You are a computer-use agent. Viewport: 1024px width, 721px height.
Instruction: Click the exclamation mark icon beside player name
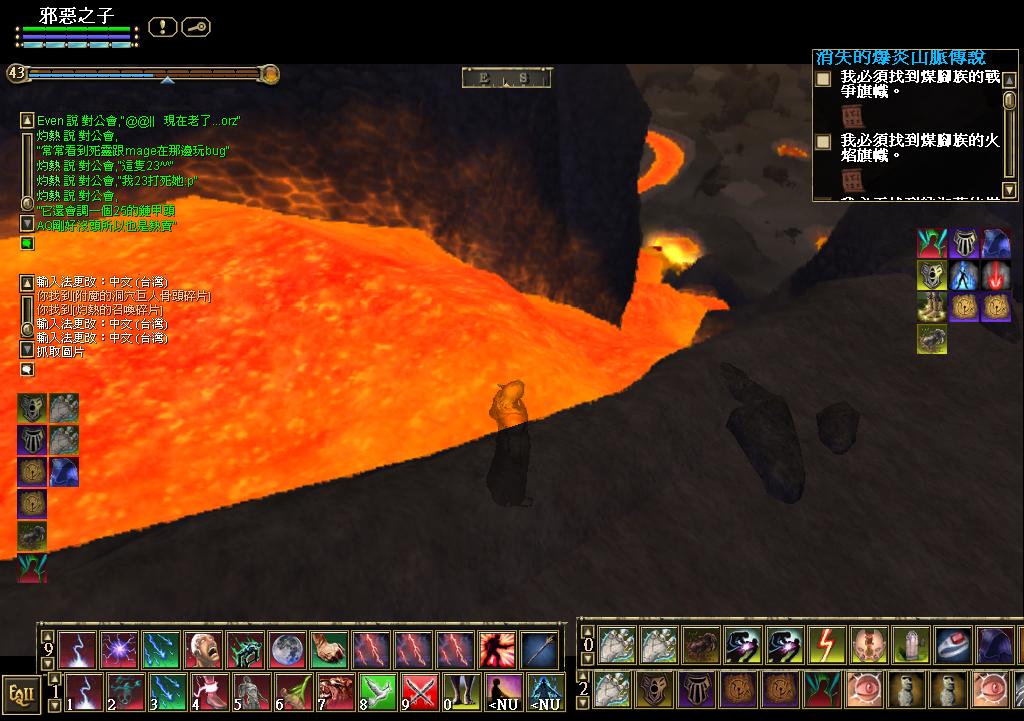tap(163, 27)
